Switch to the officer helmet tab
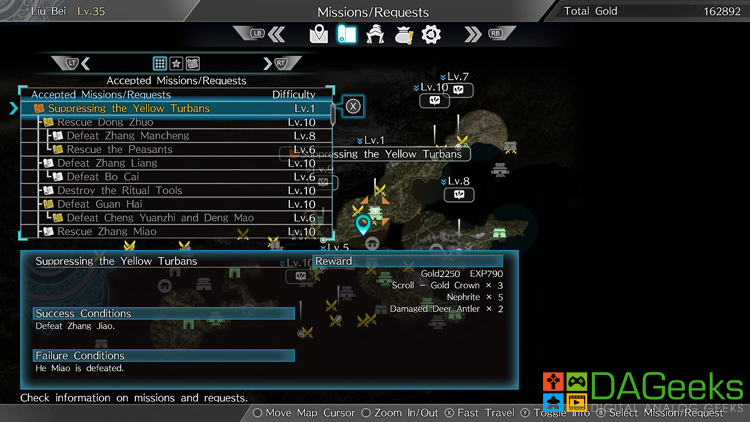The width and height of the screenshot is (750, 422). point(376,35)
